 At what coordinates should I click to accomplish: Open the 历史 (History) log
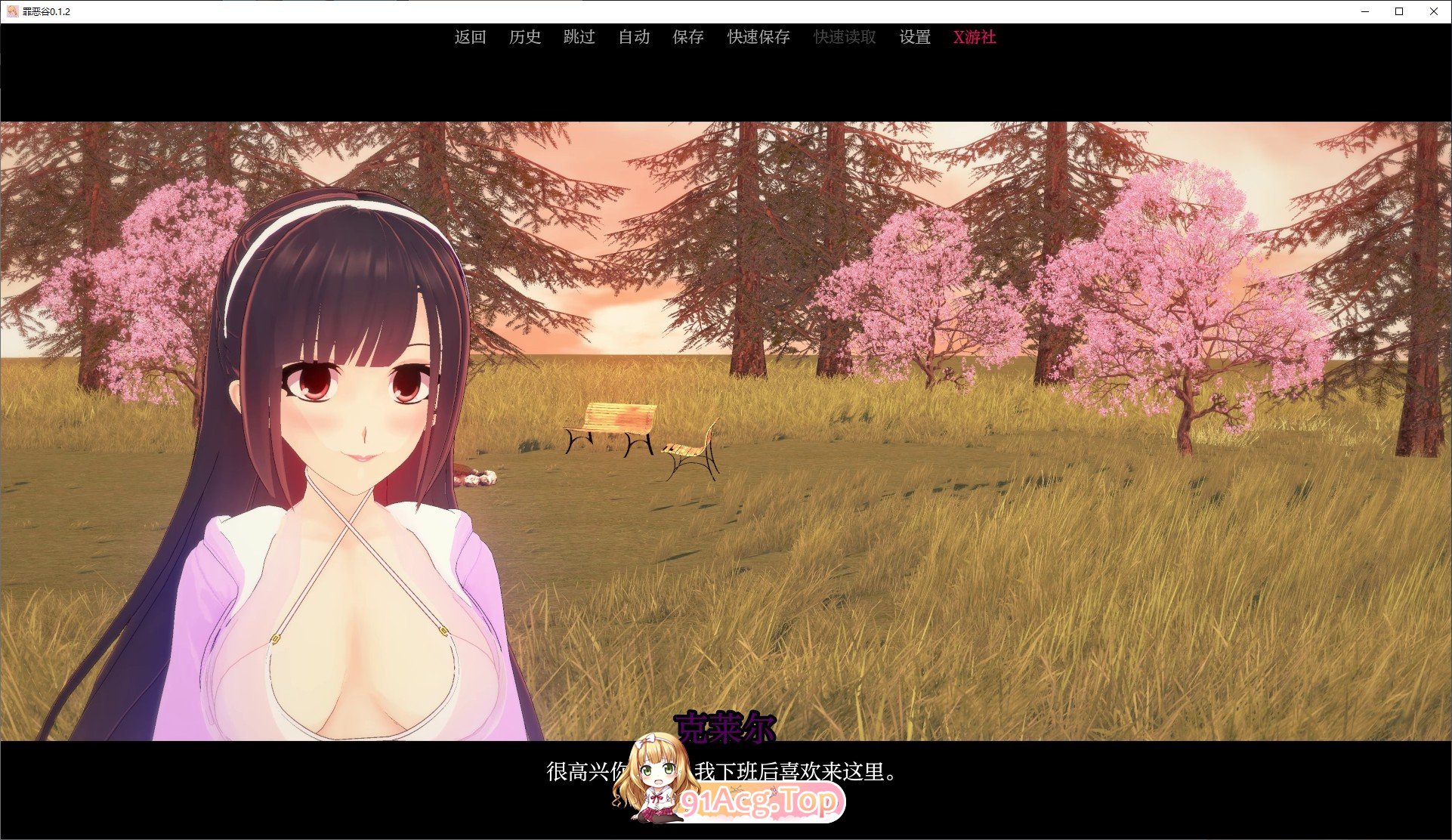point(525,37)
